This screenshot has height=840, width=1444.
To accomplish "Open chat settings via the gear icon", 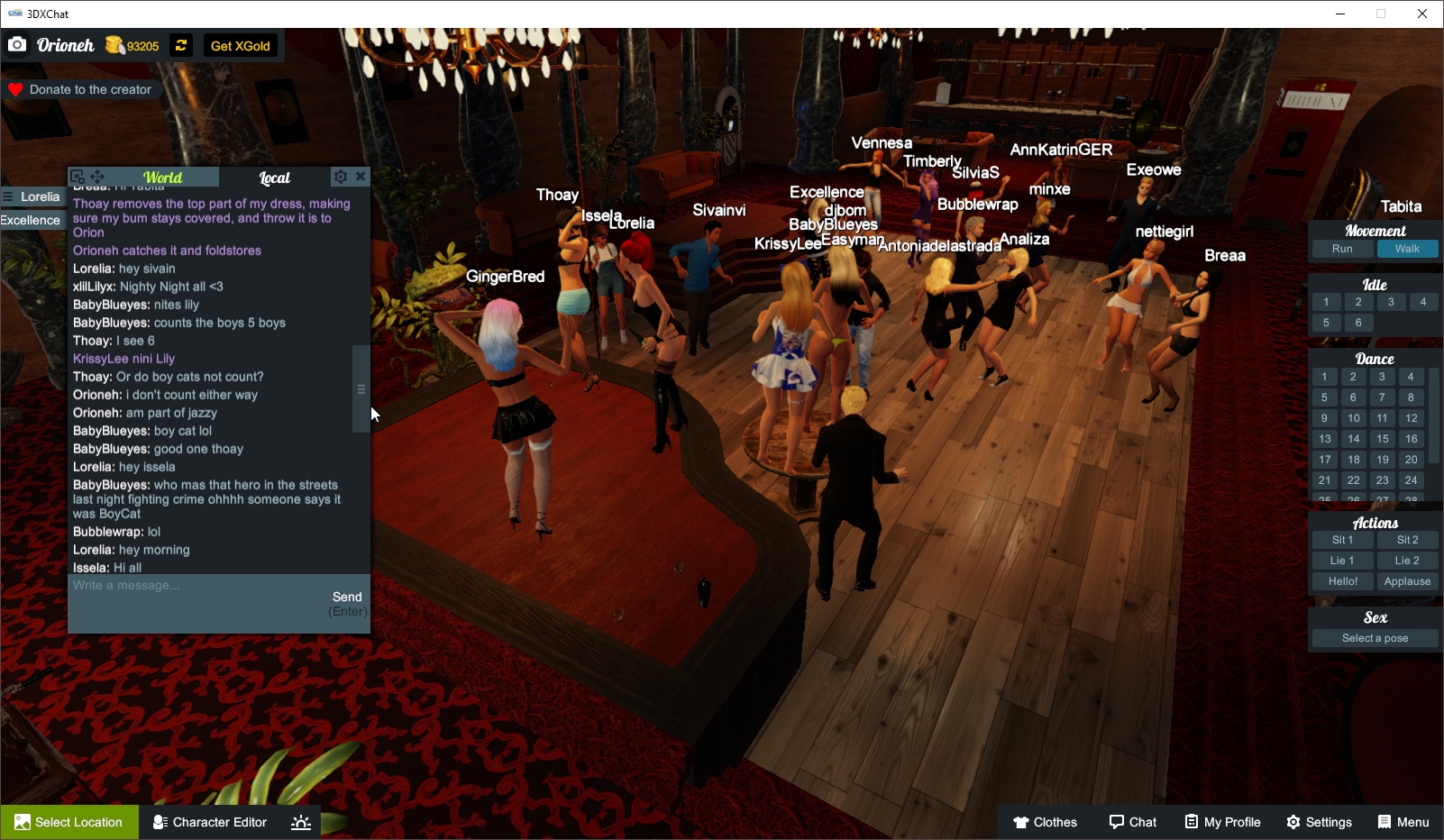I will click(x=340, y=177).
